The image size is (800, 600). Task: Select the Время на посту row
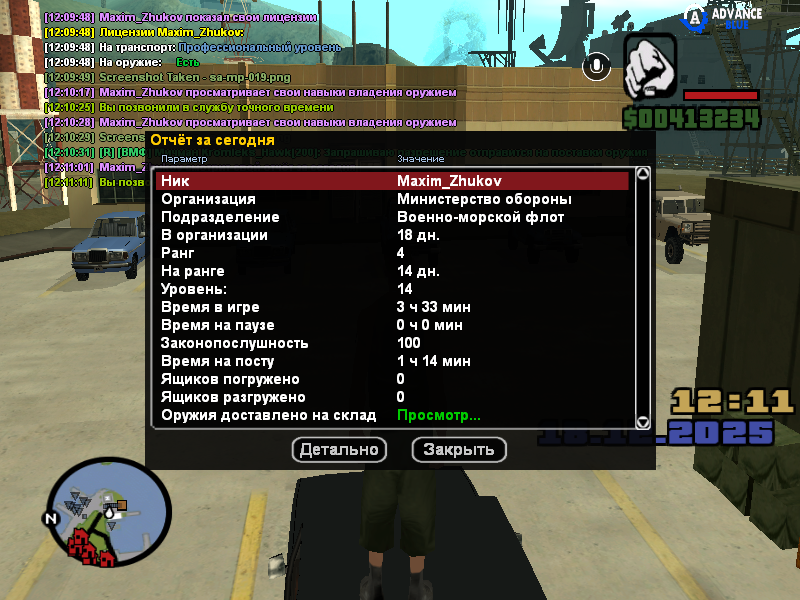coord(392,361)
